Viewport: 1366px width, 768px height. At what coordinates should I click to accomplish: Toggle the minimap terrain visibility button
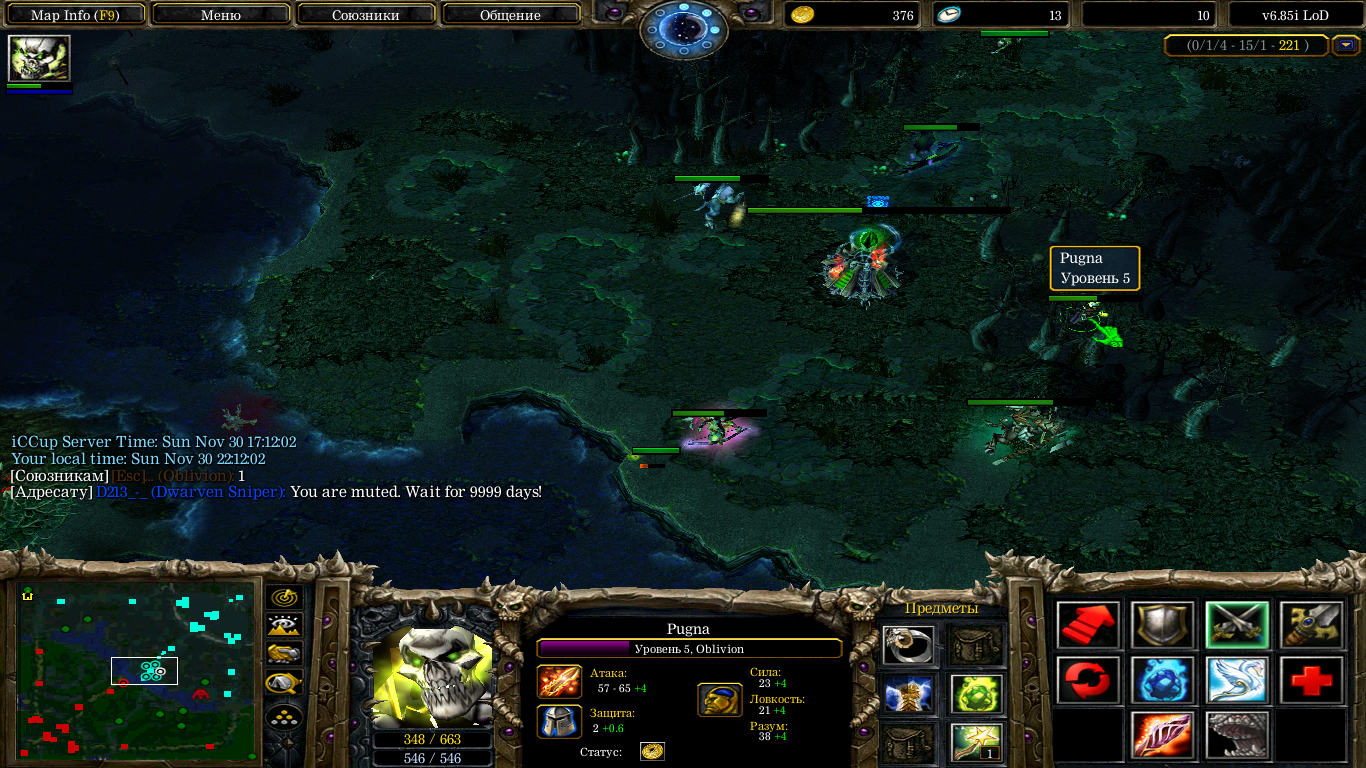click(285, 626)
